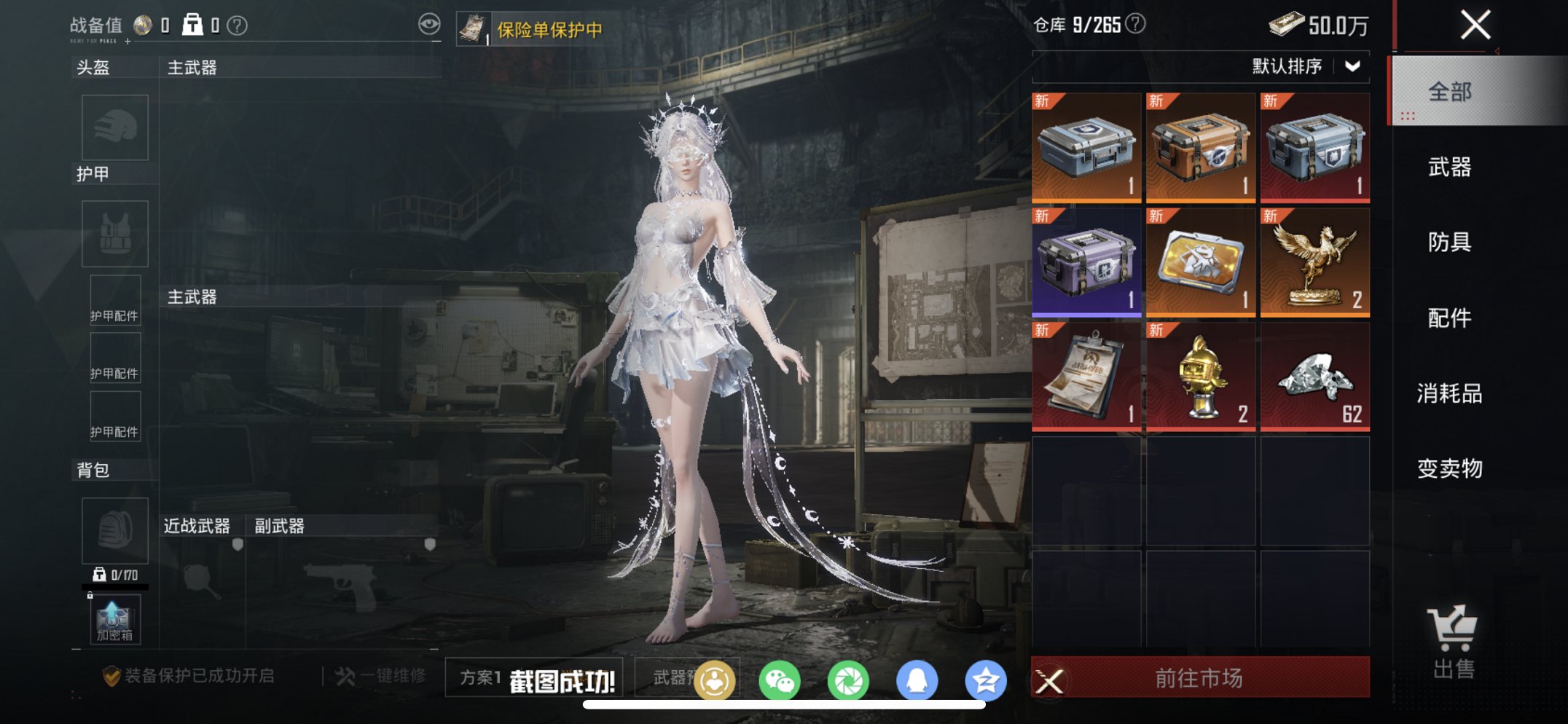Select the 防具 armor category

pyautogui.click(x=1451, y=244)
